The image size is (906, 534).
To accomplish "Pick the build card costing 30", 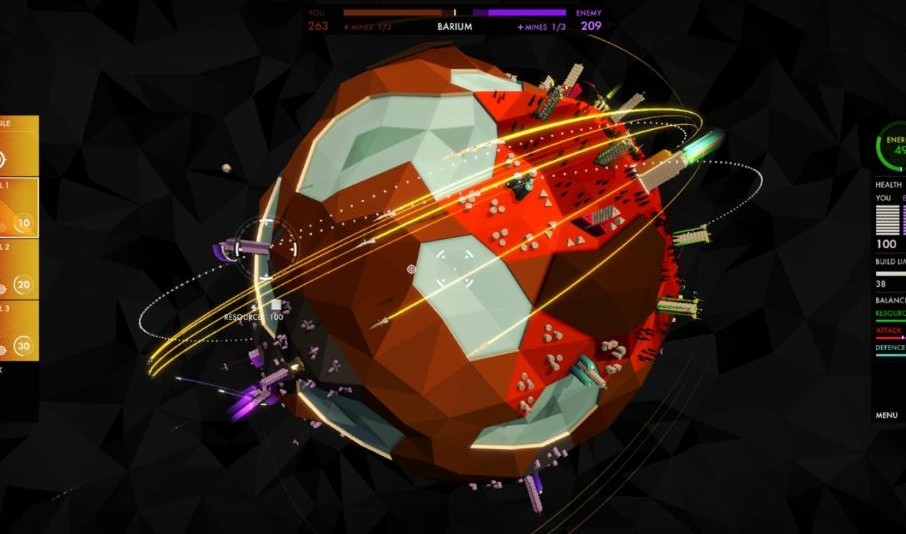I will 19,331.
